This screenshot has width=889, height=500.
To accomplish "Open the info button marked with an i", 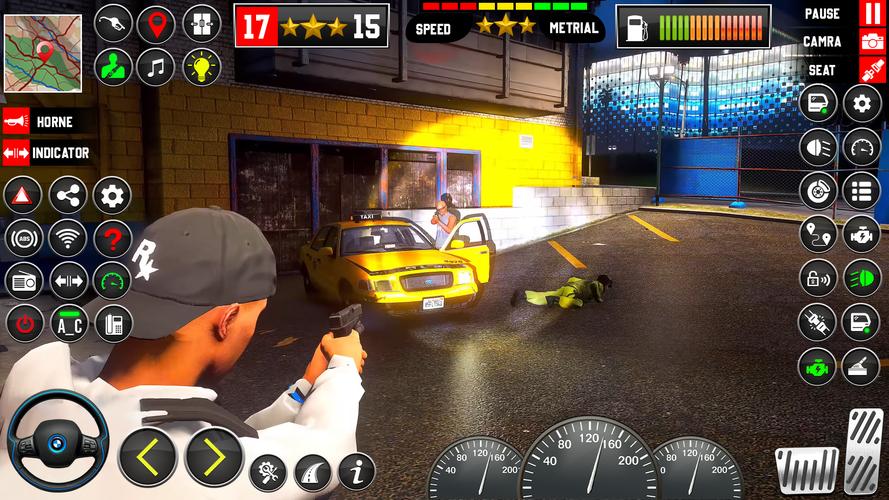I will [356, 470].
